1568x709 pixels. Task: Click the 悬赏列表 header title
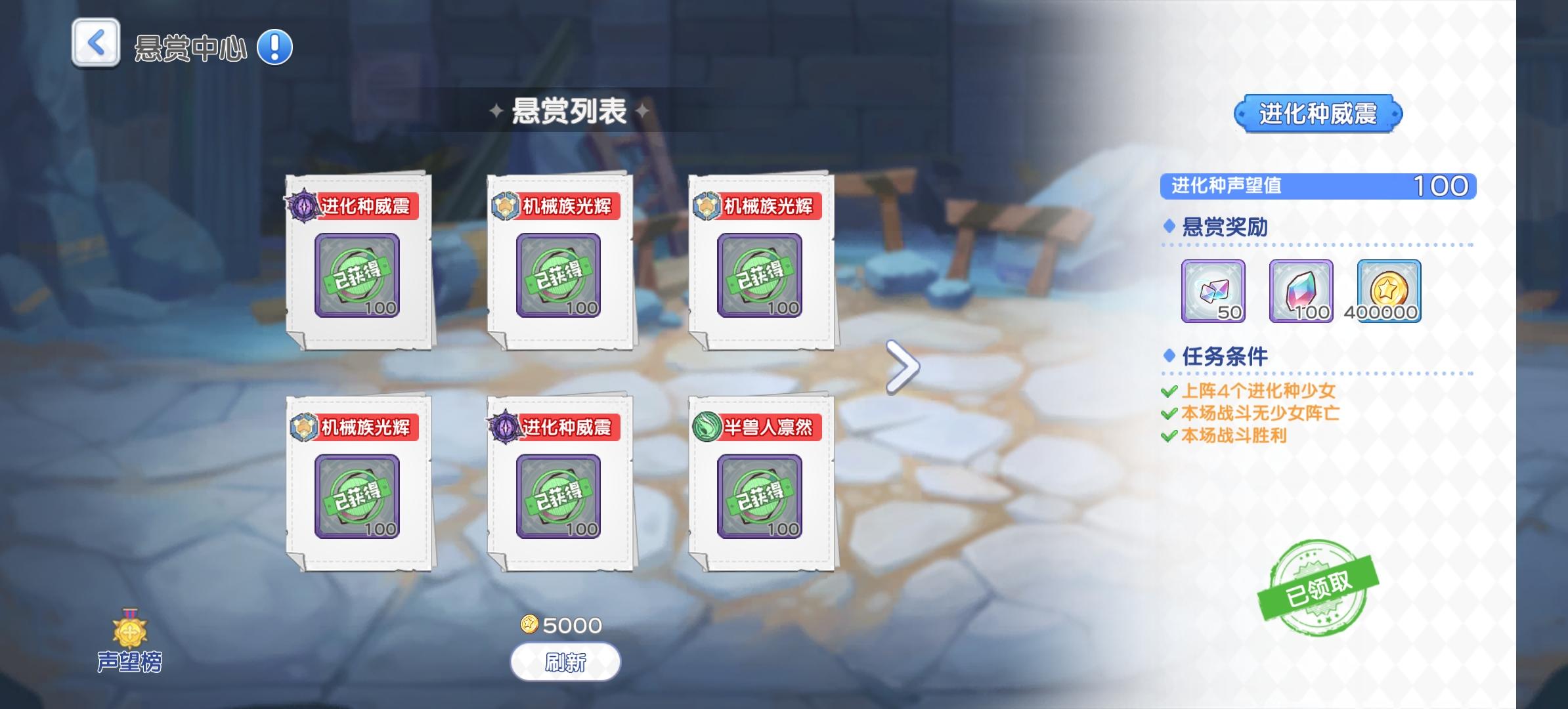569,112
